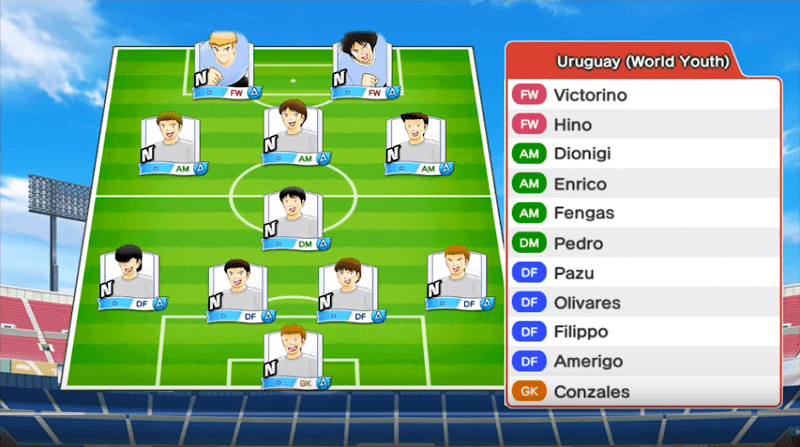Pick Filippo in the team list
Screen dimensions: 800x447
tap(642, 332)
